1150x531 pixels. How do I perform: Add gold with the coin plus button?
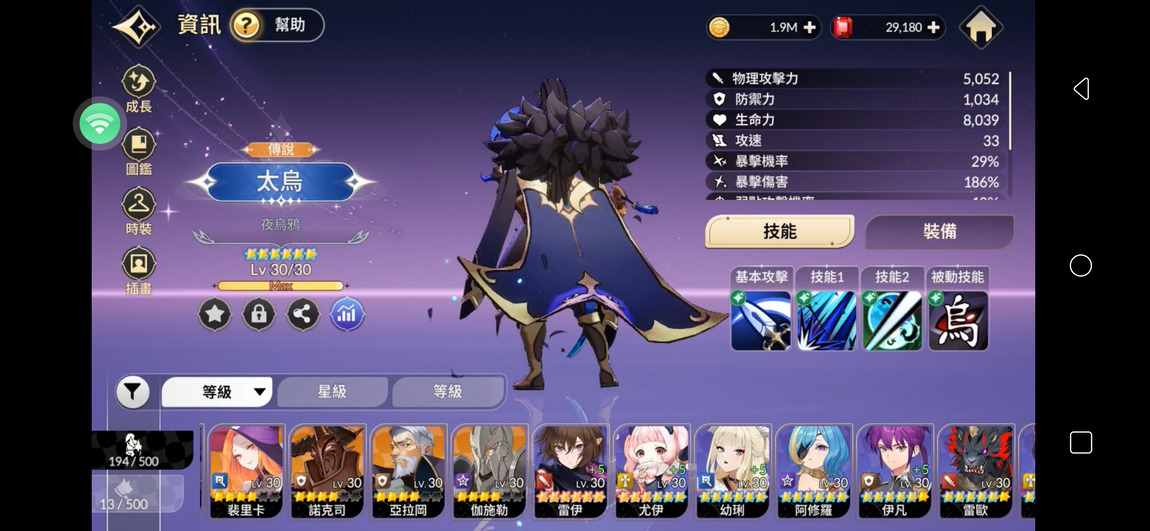[809, 28]
